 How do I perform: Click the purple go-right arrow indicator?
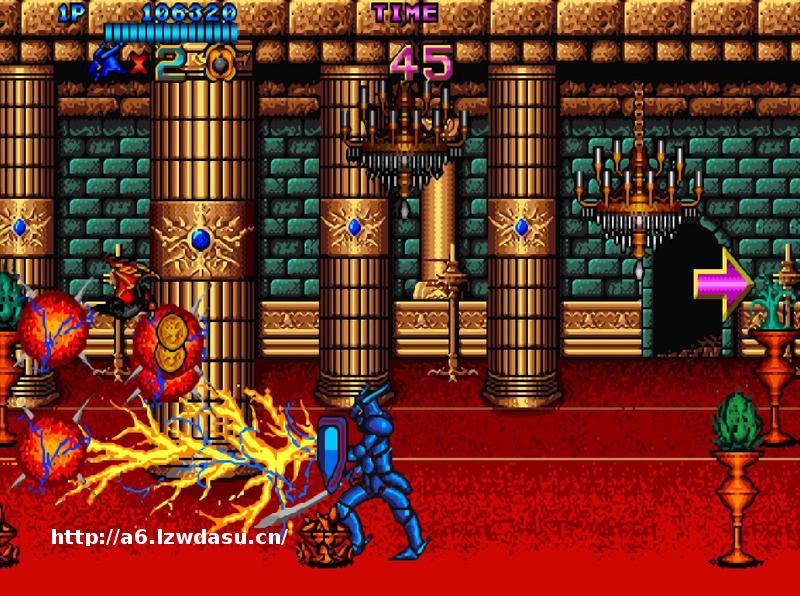tap(722, 283)
